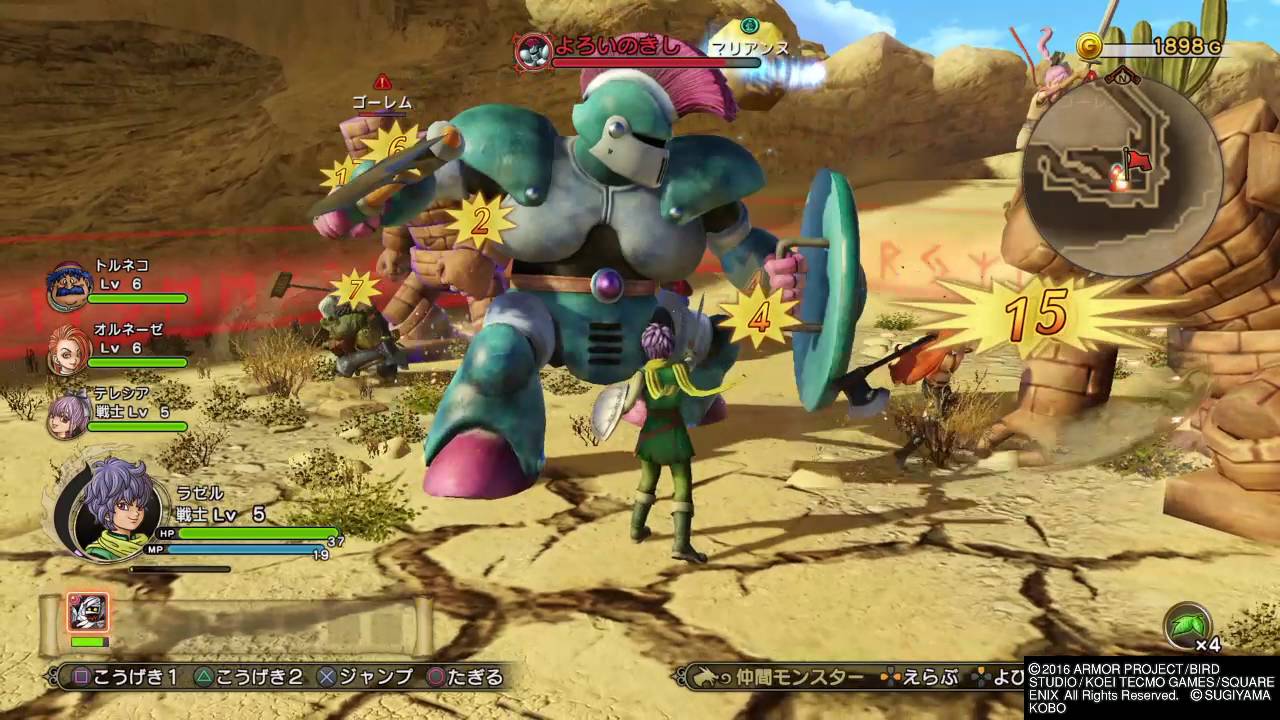Screen dimensions: 1280x720
Task: Choose Ornaze's party portrait
Action: [x=68, y=348]
